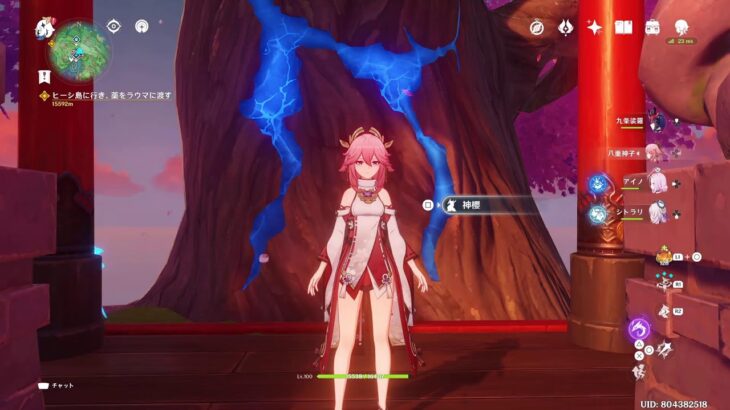Switch to party member シトラリ

point(658,213)
